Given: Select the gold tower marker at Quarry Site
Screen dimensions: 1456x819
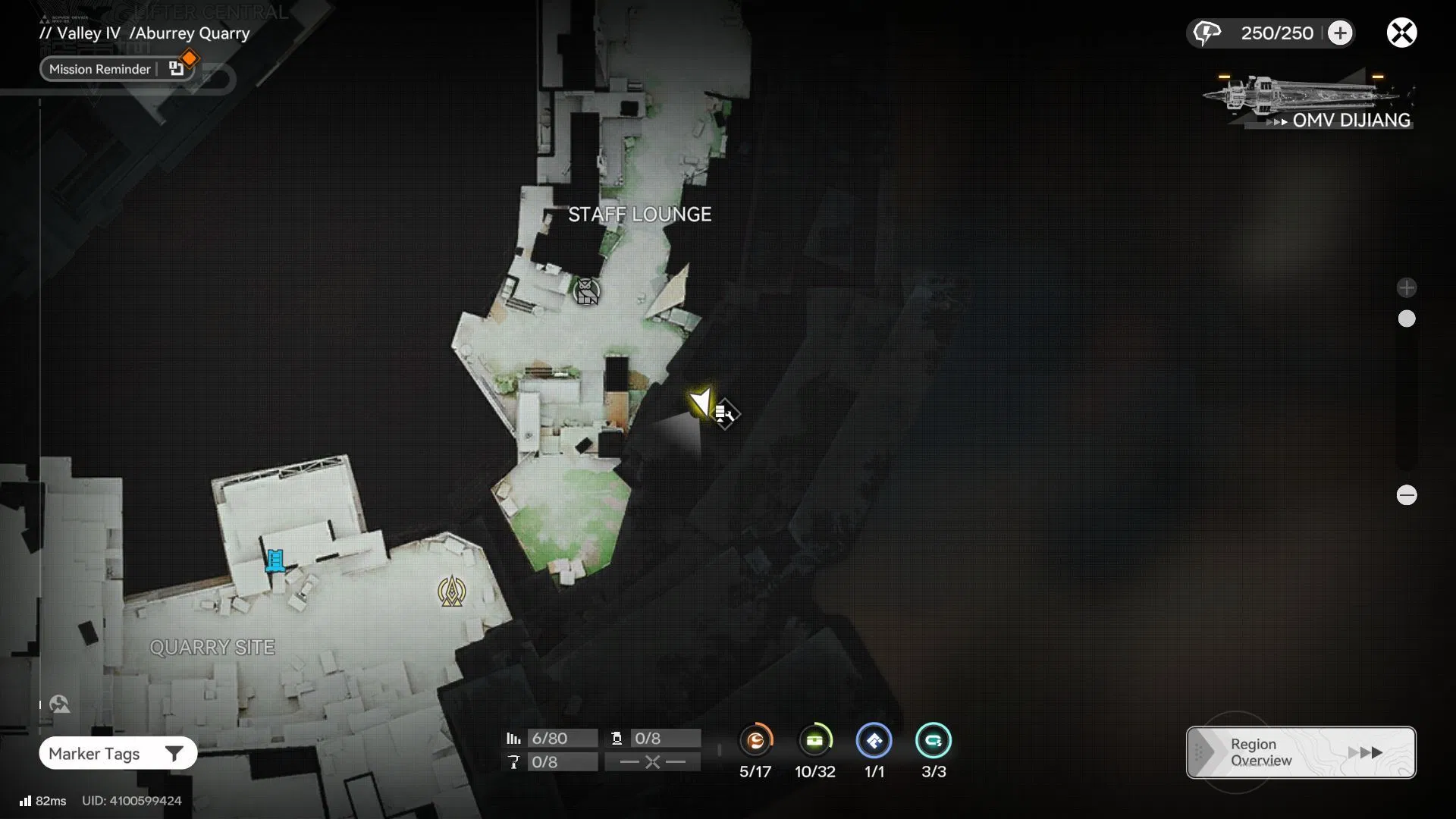Looking at the screenshot, I should (x=452, y=591).
